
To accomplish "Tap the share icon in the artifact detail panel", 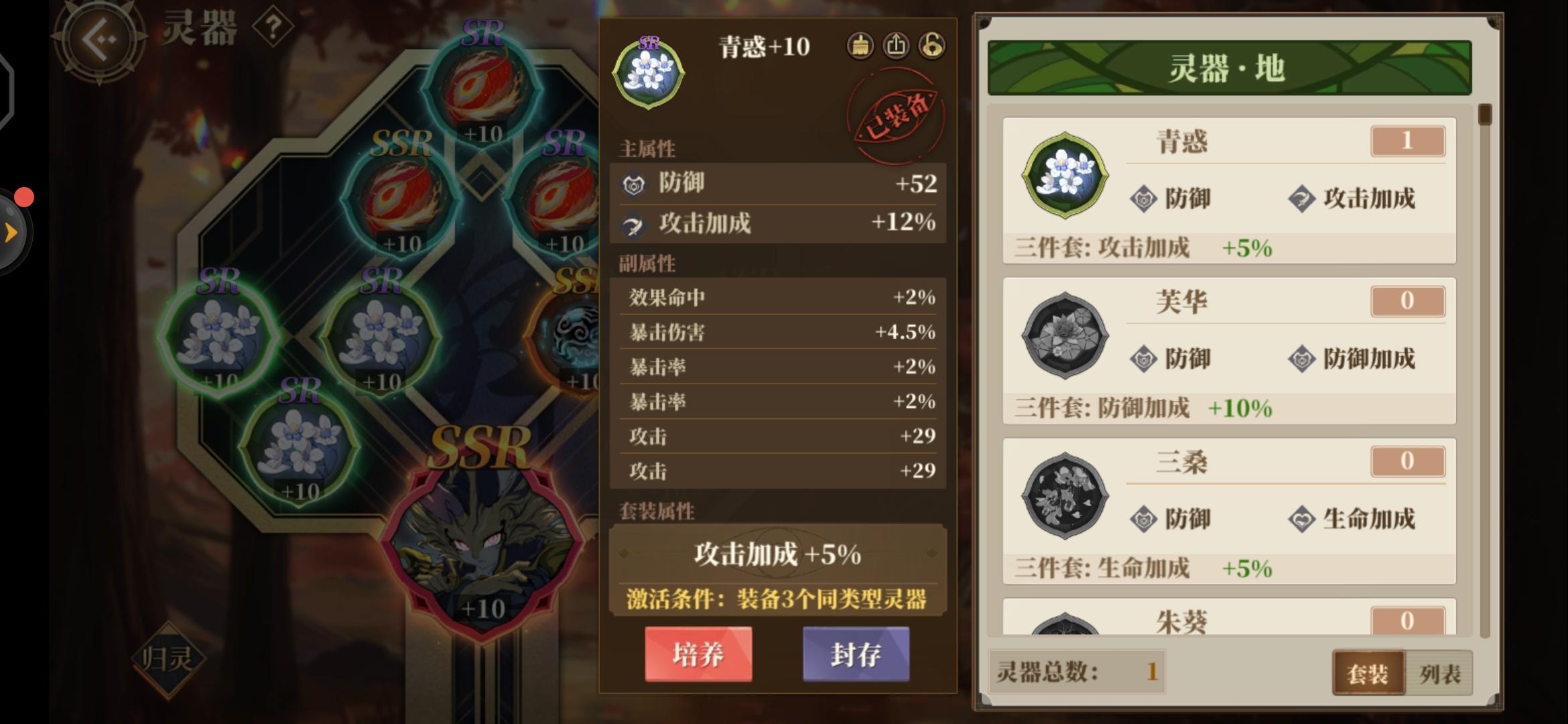I will (896, 46).
